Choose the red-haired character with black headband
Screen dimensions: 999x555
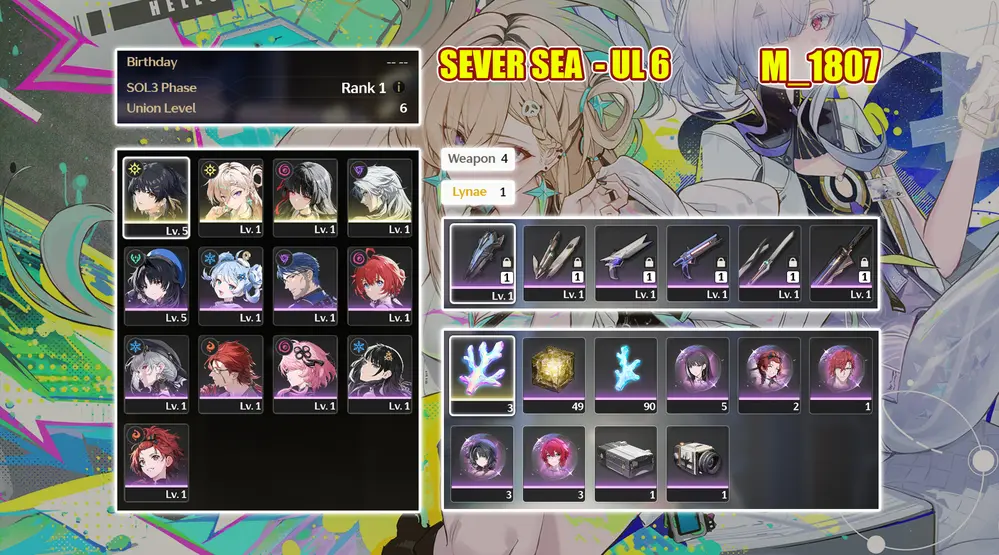click(x=155, y=461)
